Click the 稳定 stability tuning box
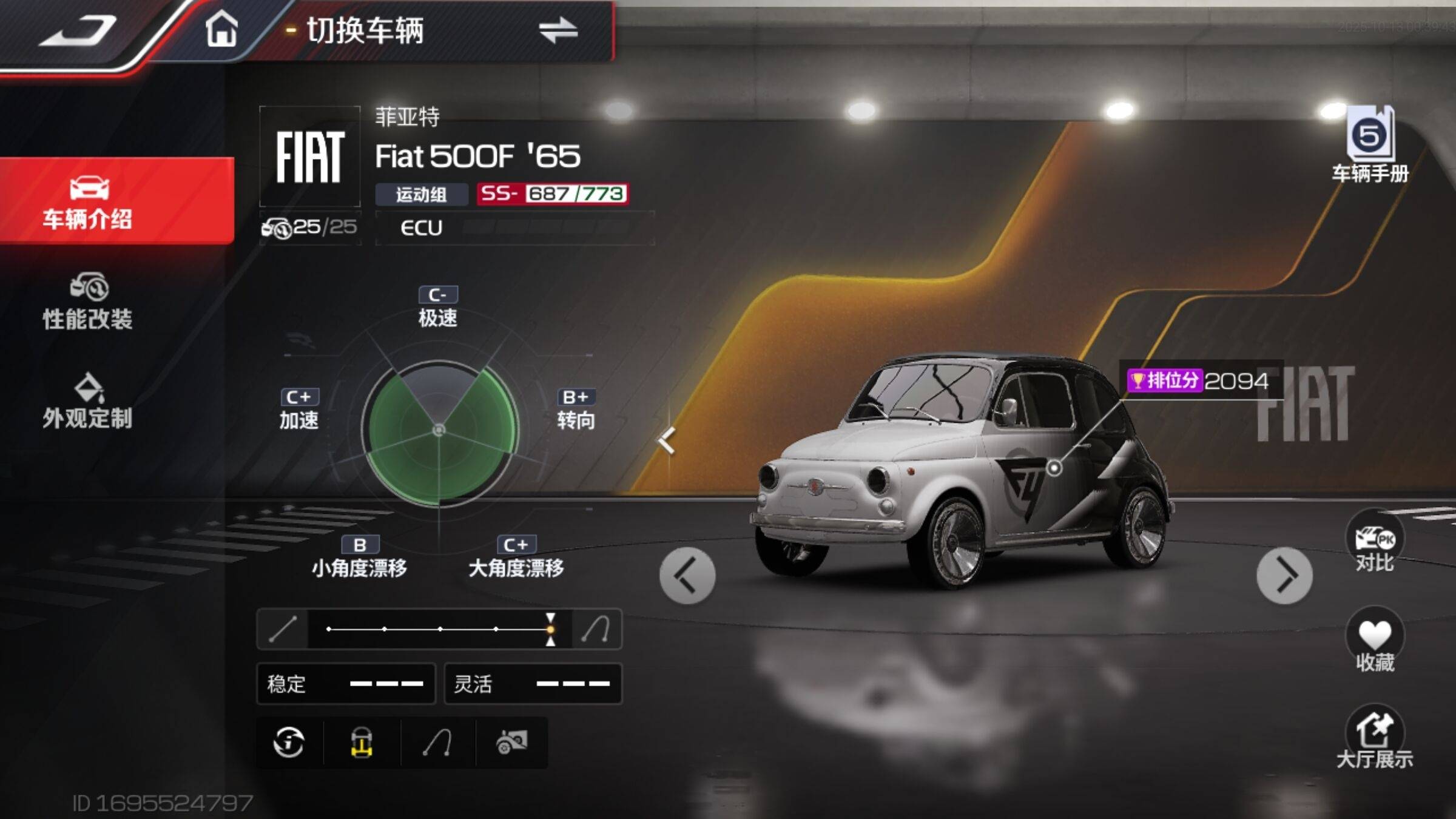The height and width of the screenshot is (819, 1456). pos(346,684)
